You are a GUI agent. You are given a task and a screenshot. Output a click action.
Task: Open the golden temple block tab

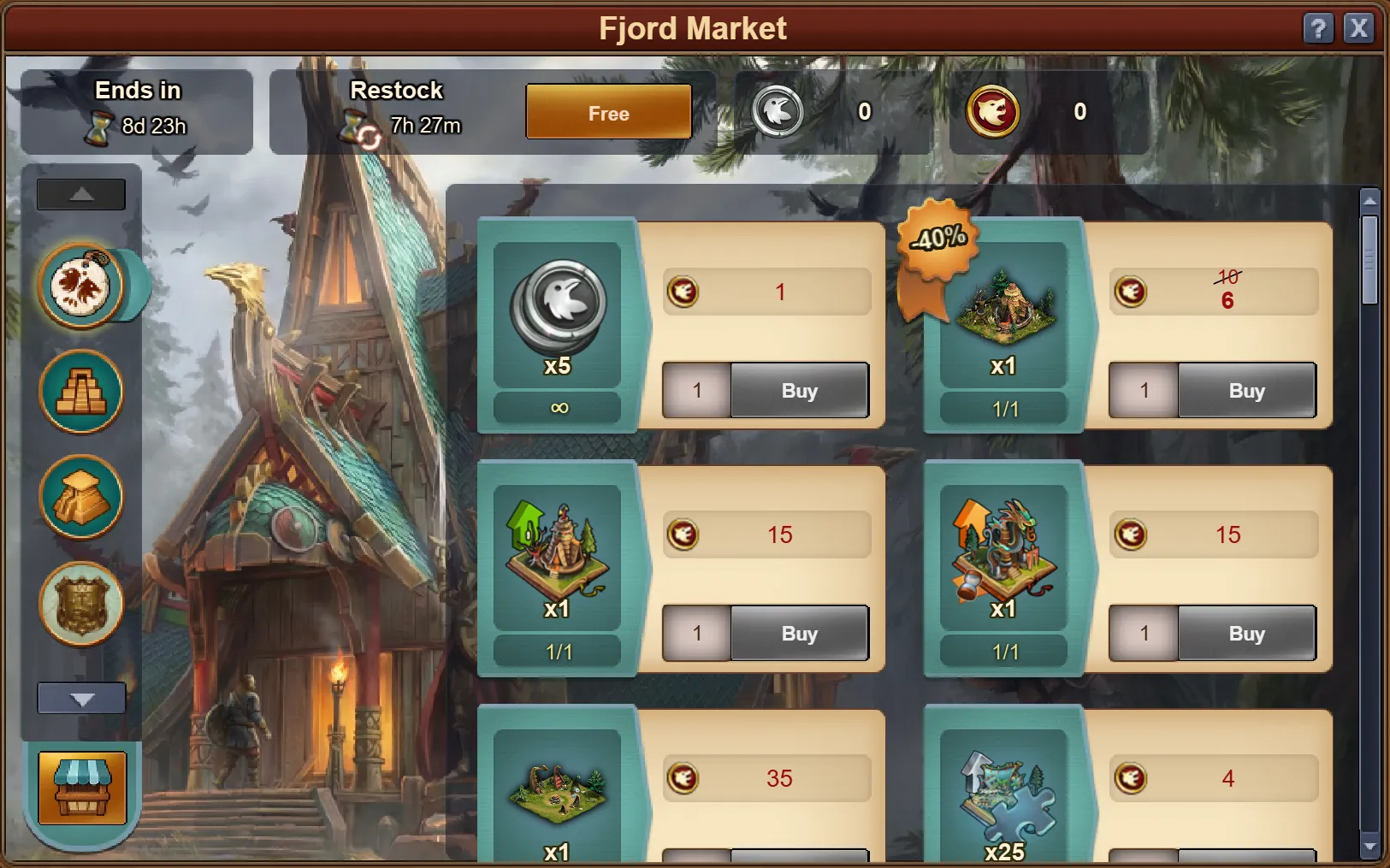pos(81,498)
